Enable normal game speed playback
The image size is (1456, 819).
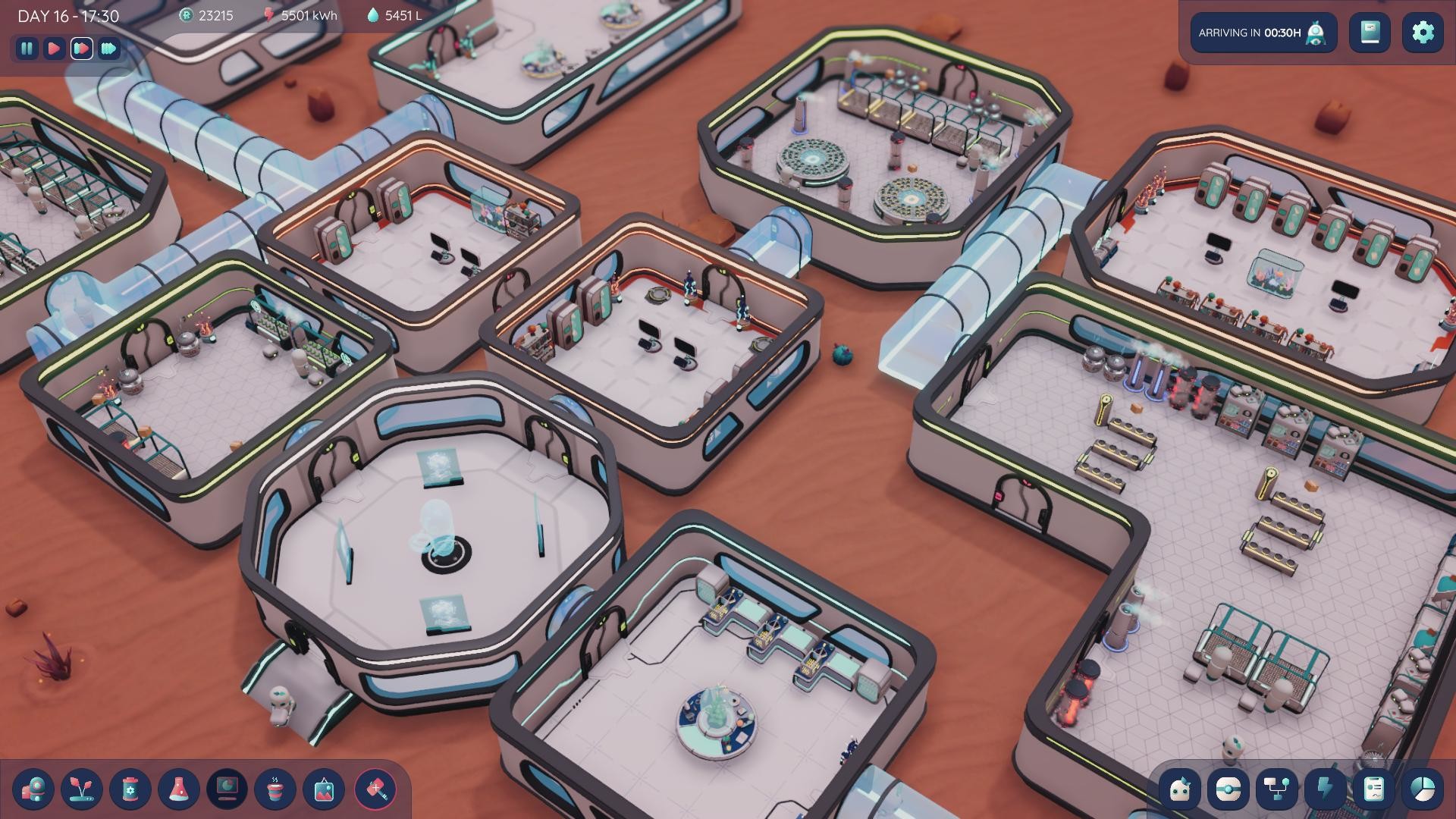tap(54, 50)
